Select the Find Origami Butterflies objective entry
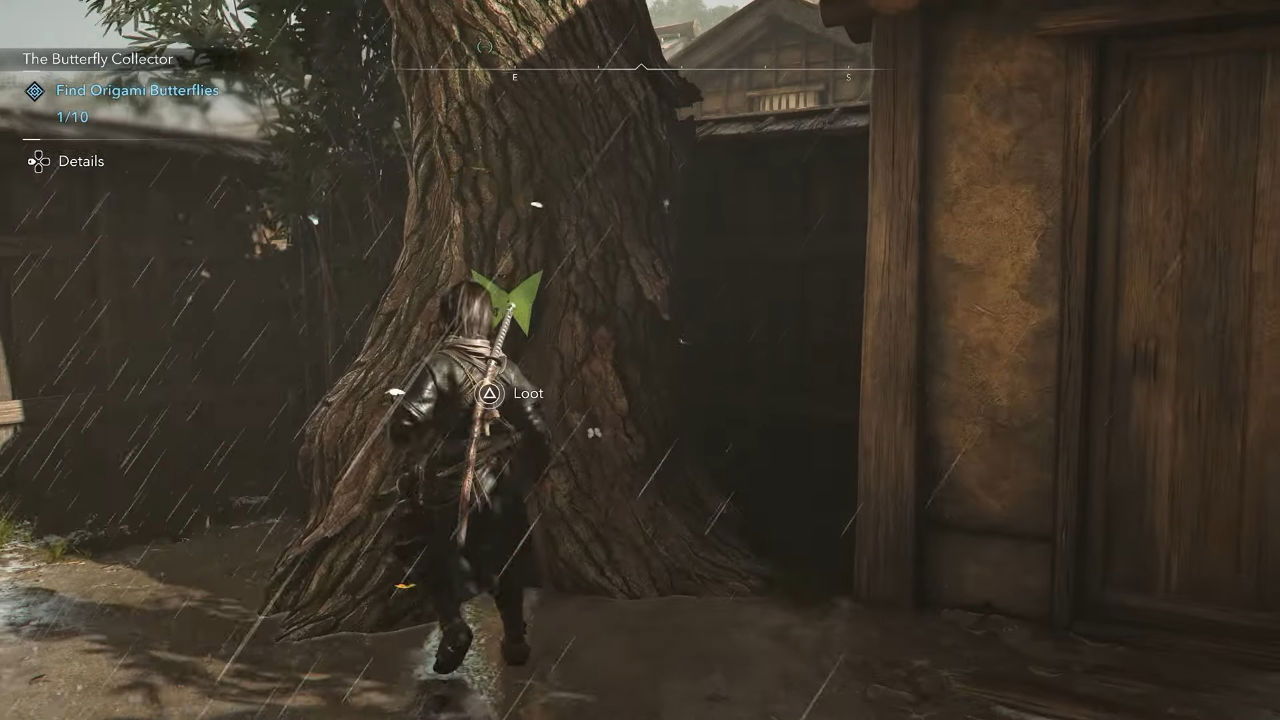The width and height of the screenshot is (1280, 720). click(137, 90)
